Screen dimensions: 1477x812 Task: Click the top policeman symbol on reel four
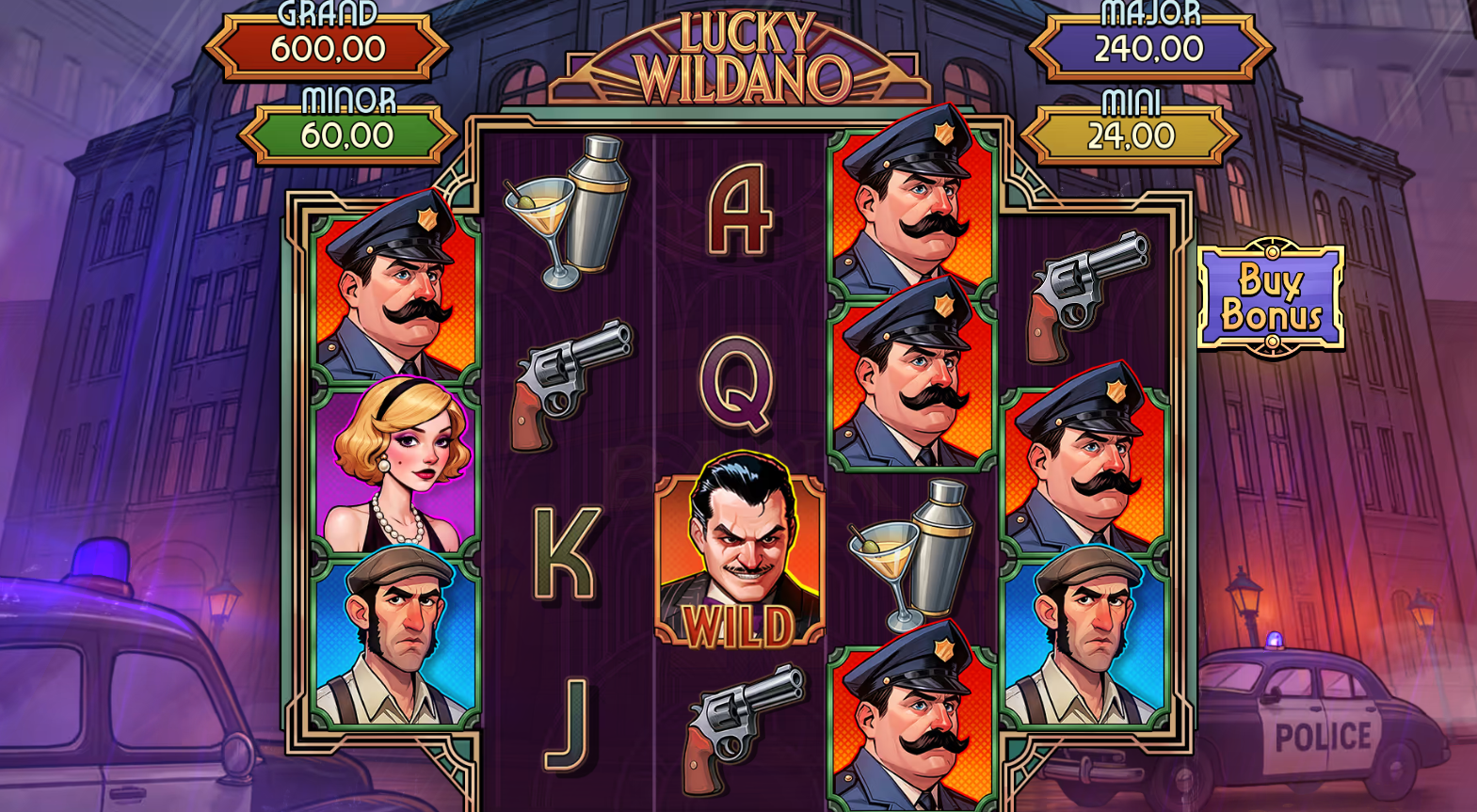[908, 202]
